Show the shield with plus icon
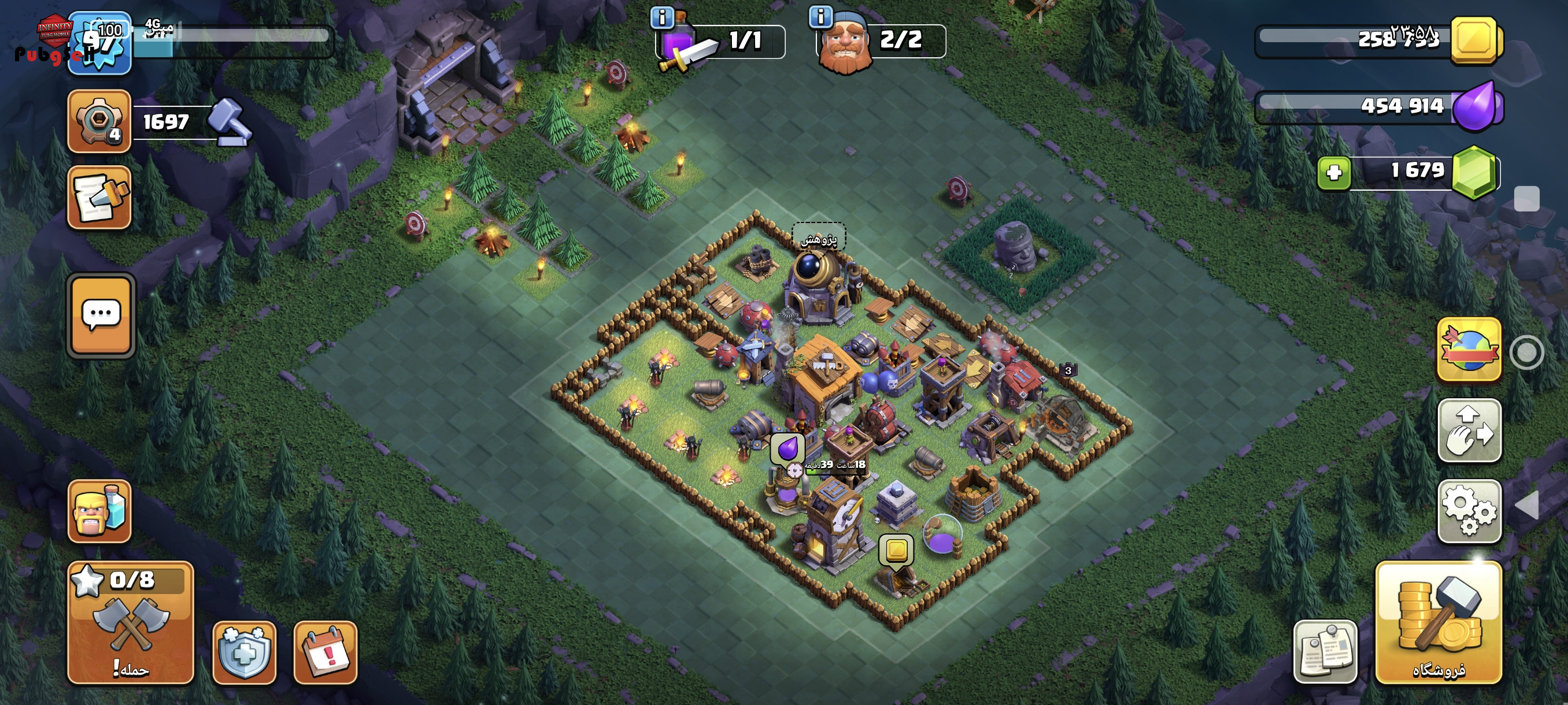Screen dimensions: 1568x705 tap(244, 652)
